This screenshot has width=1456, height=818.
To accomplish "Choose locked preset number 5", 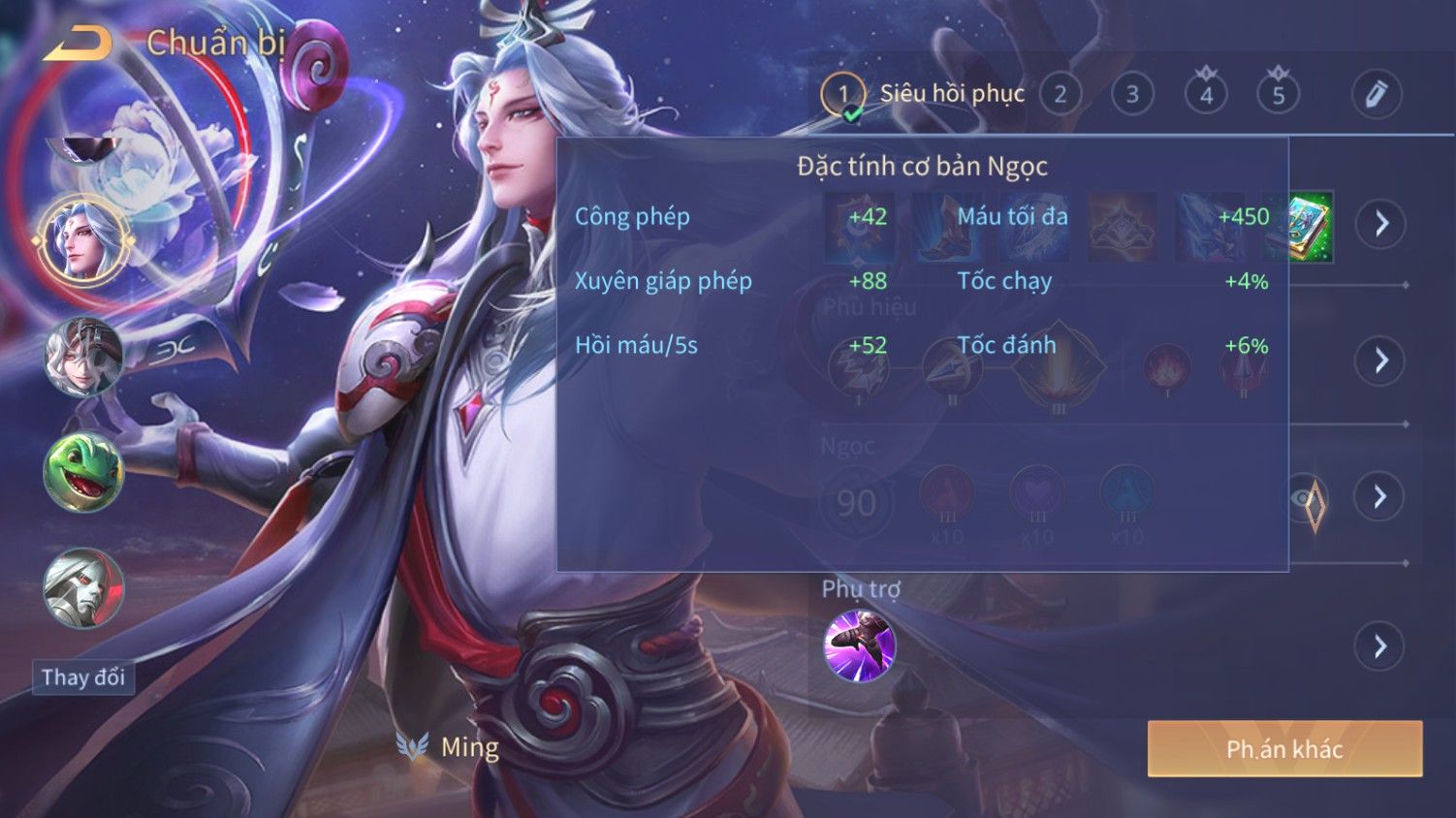I will point(1279,95).
